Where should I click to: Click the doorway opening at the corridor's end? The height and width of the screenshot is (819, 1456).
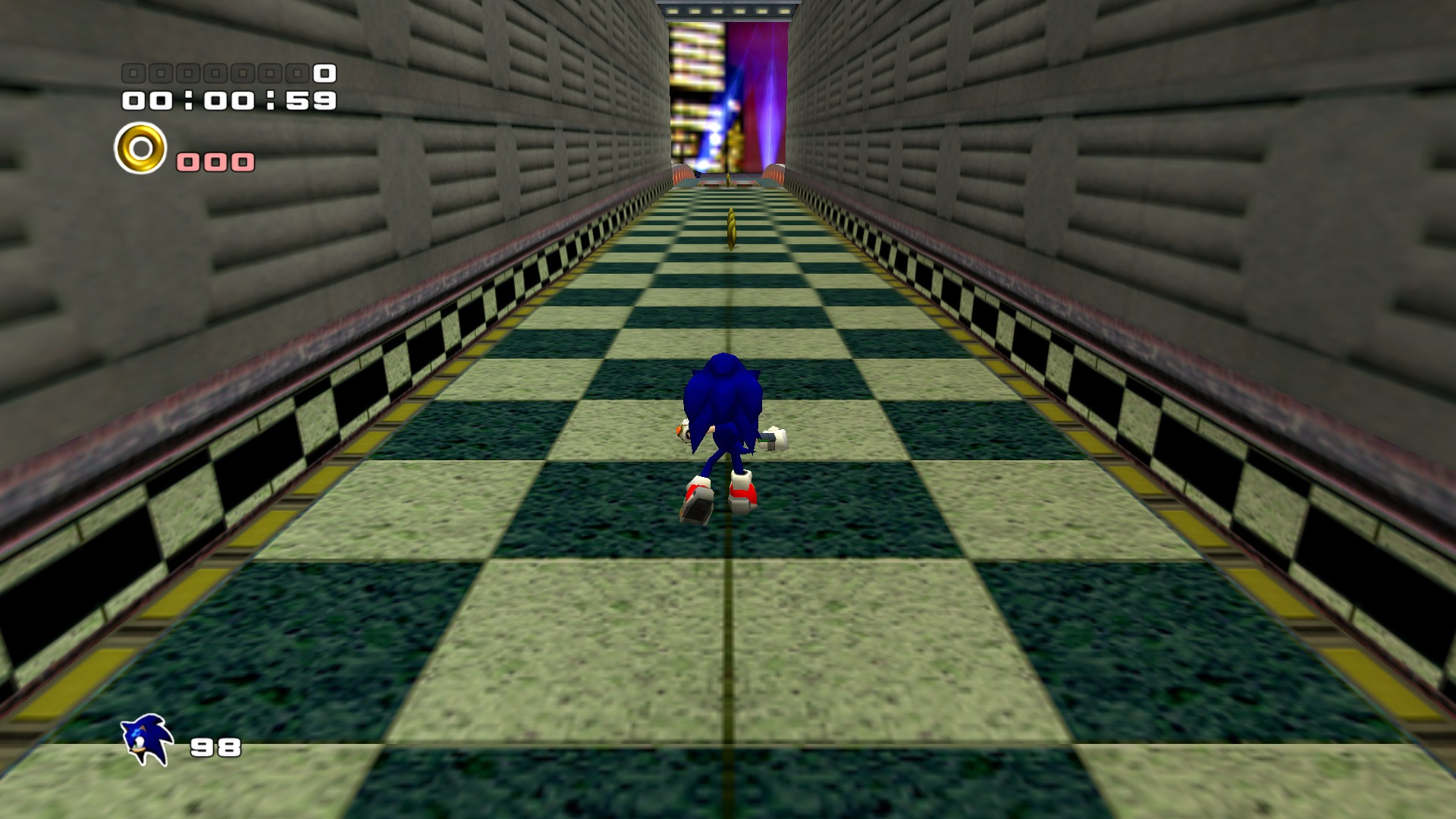tap(728, 91)
